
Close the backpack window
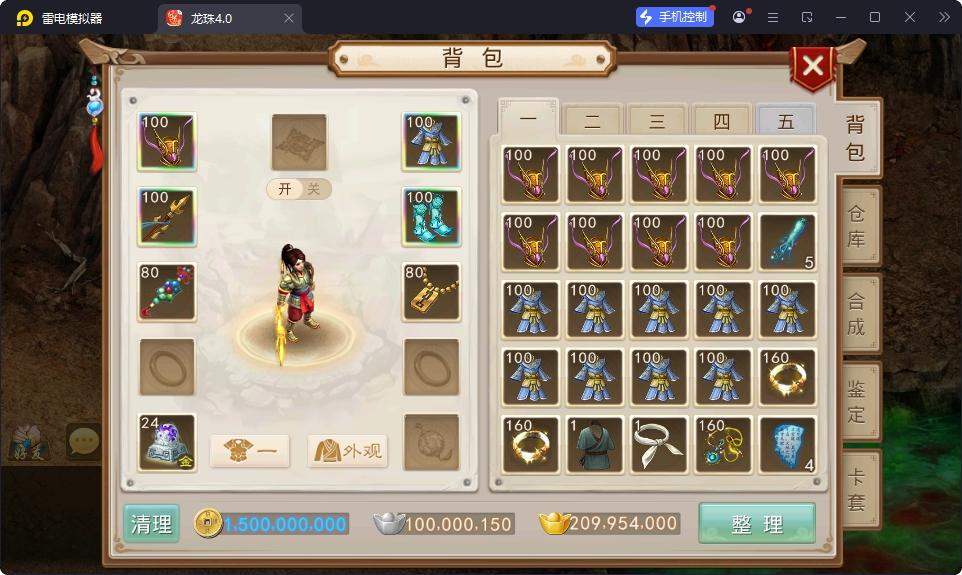813,67
